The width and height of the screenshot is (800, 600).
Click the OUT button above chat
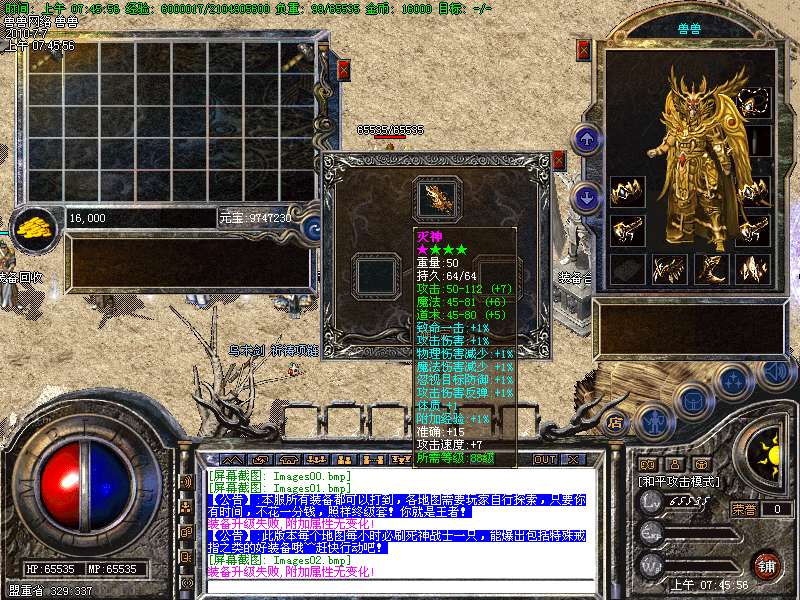pos(545,460)
